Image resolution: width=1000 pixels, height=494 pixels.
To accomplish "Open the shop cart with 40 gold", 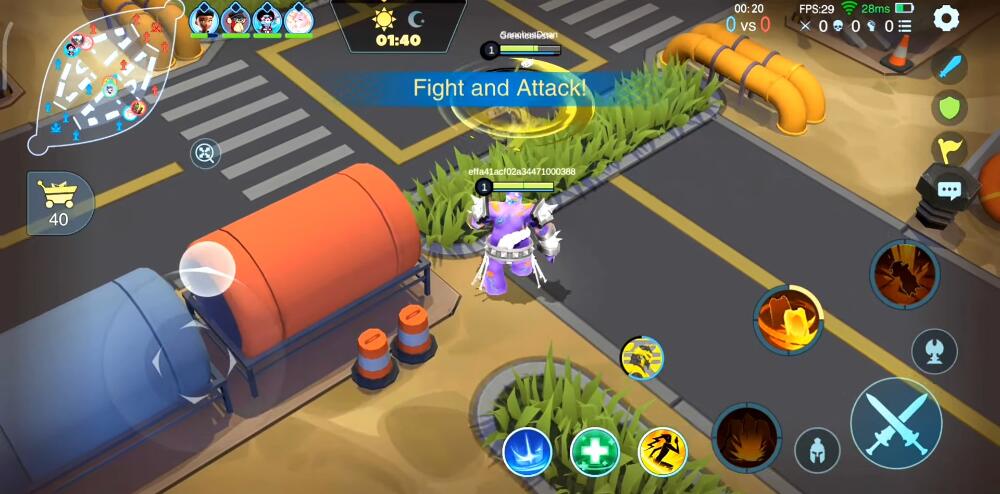I will click(x=60, y=202).
